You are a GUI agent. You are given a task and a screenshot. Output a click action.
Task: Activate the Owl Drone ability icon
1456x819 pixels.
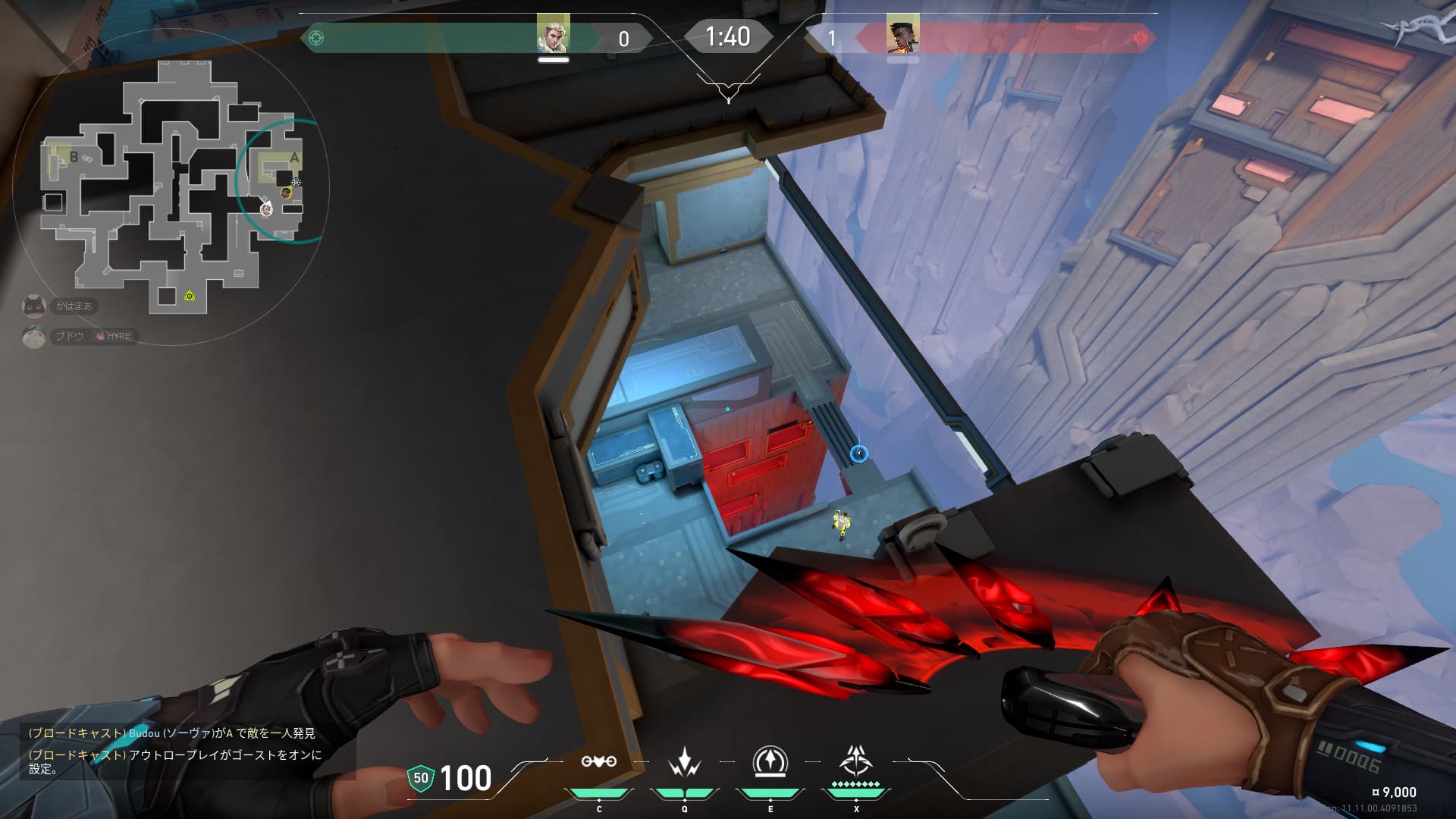598,761
